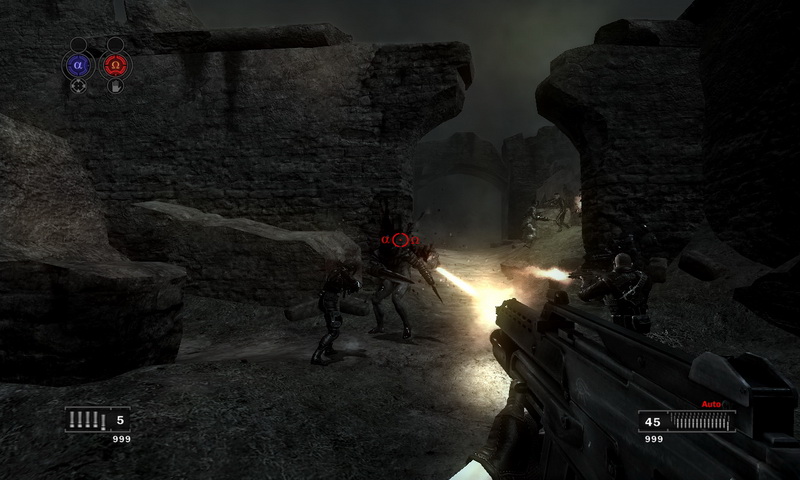Select the blue Alpha squad icon
800x480 pixels.
click(78, 66)
